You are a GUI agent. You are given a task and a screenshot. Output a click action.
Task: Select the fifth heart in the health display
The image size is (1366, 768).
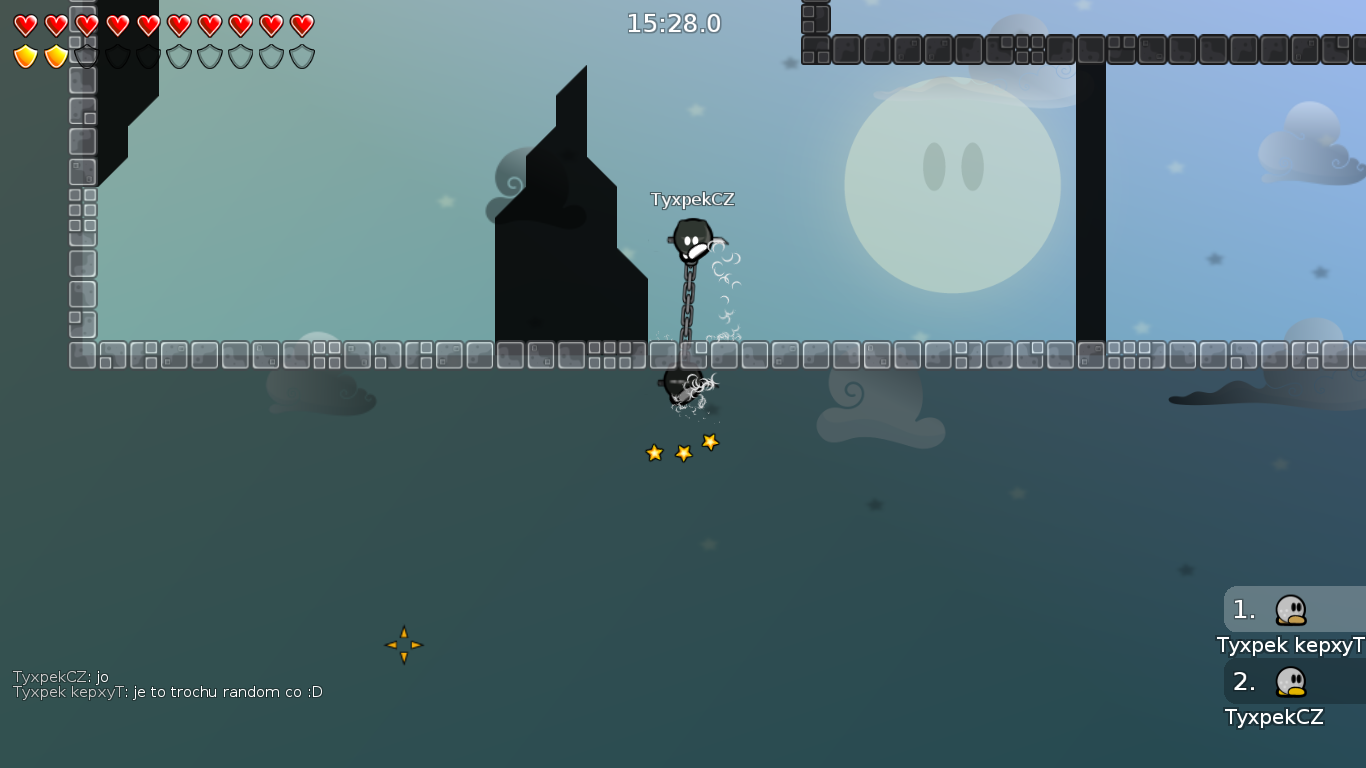coord(146,22)
